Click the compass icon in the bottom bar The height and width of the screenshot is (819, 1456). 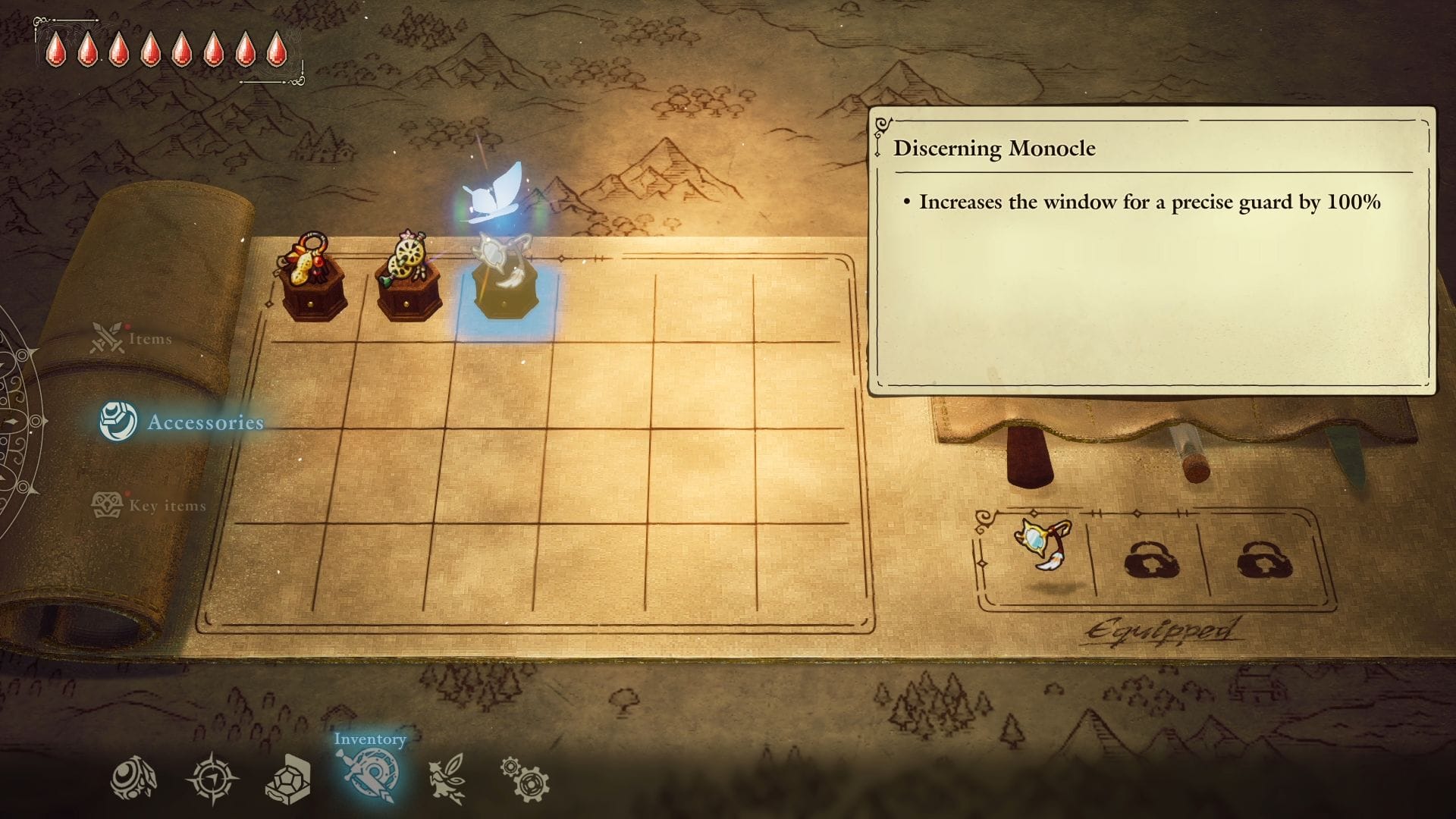click(211, 775)
